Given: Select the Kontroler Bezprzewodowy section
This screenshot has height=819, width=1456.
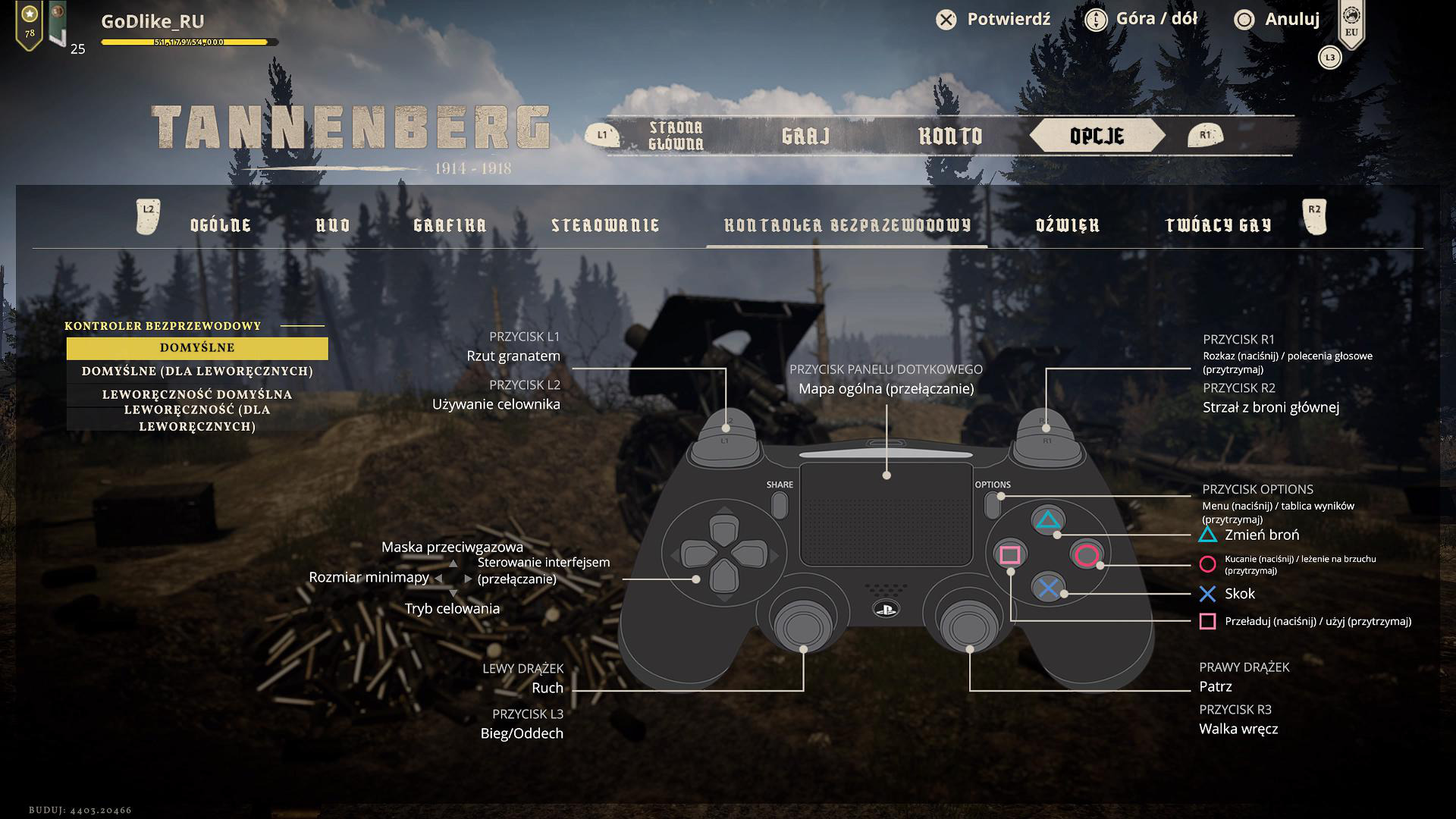Looking at the screenshot, I should tap(847, 225).
